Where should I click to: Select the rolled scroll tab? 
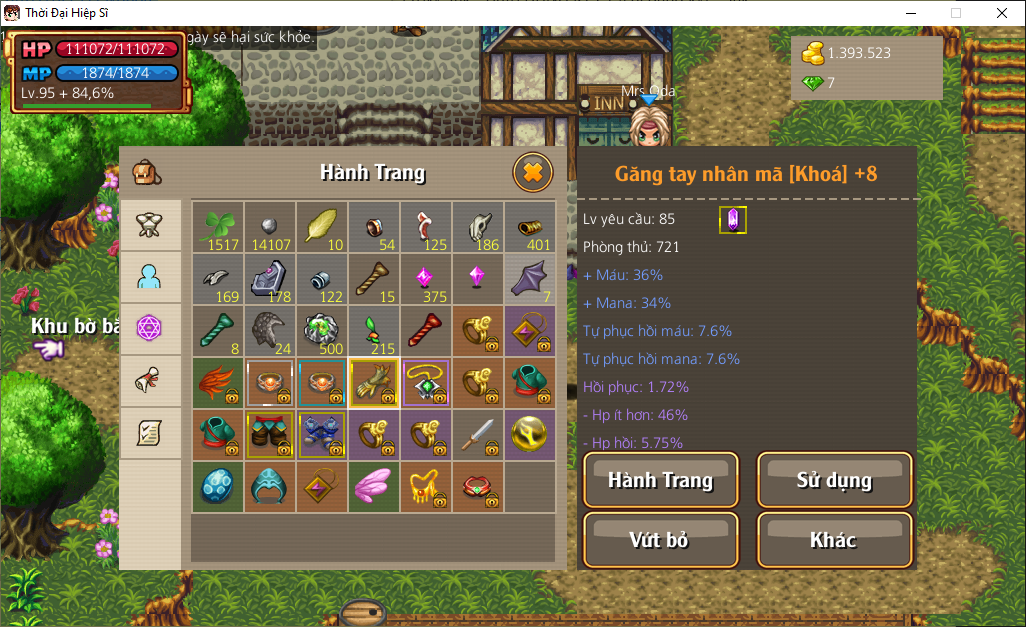(x=150, y=381)
